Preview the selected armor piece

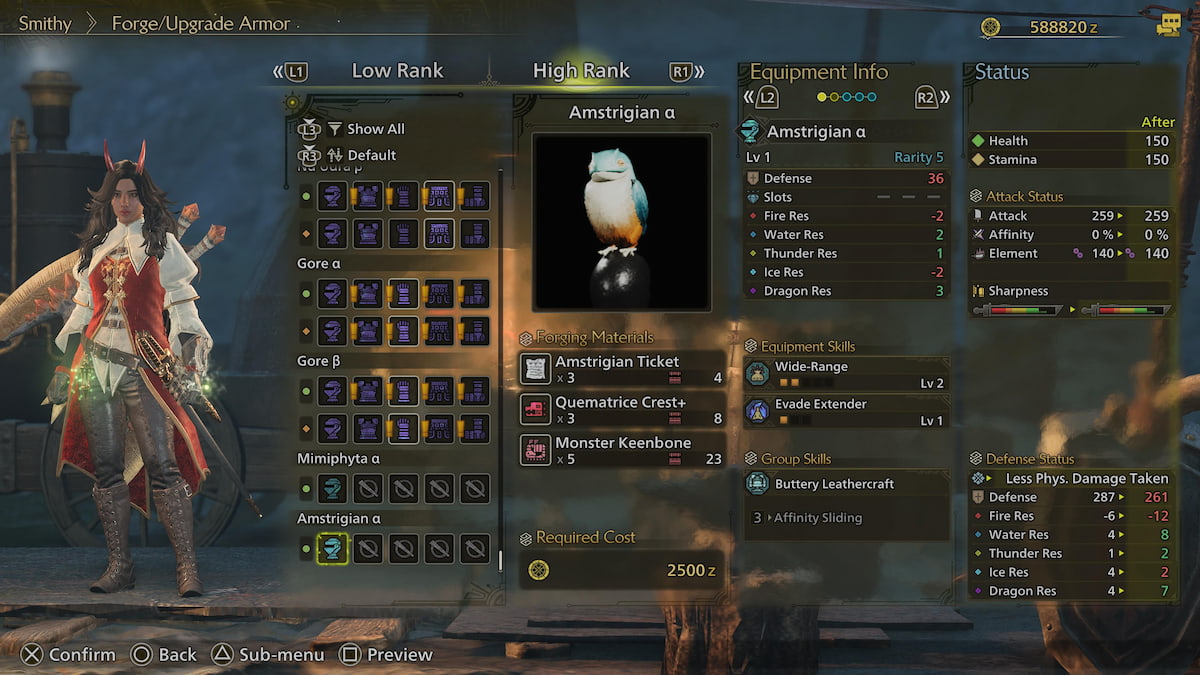386,655
